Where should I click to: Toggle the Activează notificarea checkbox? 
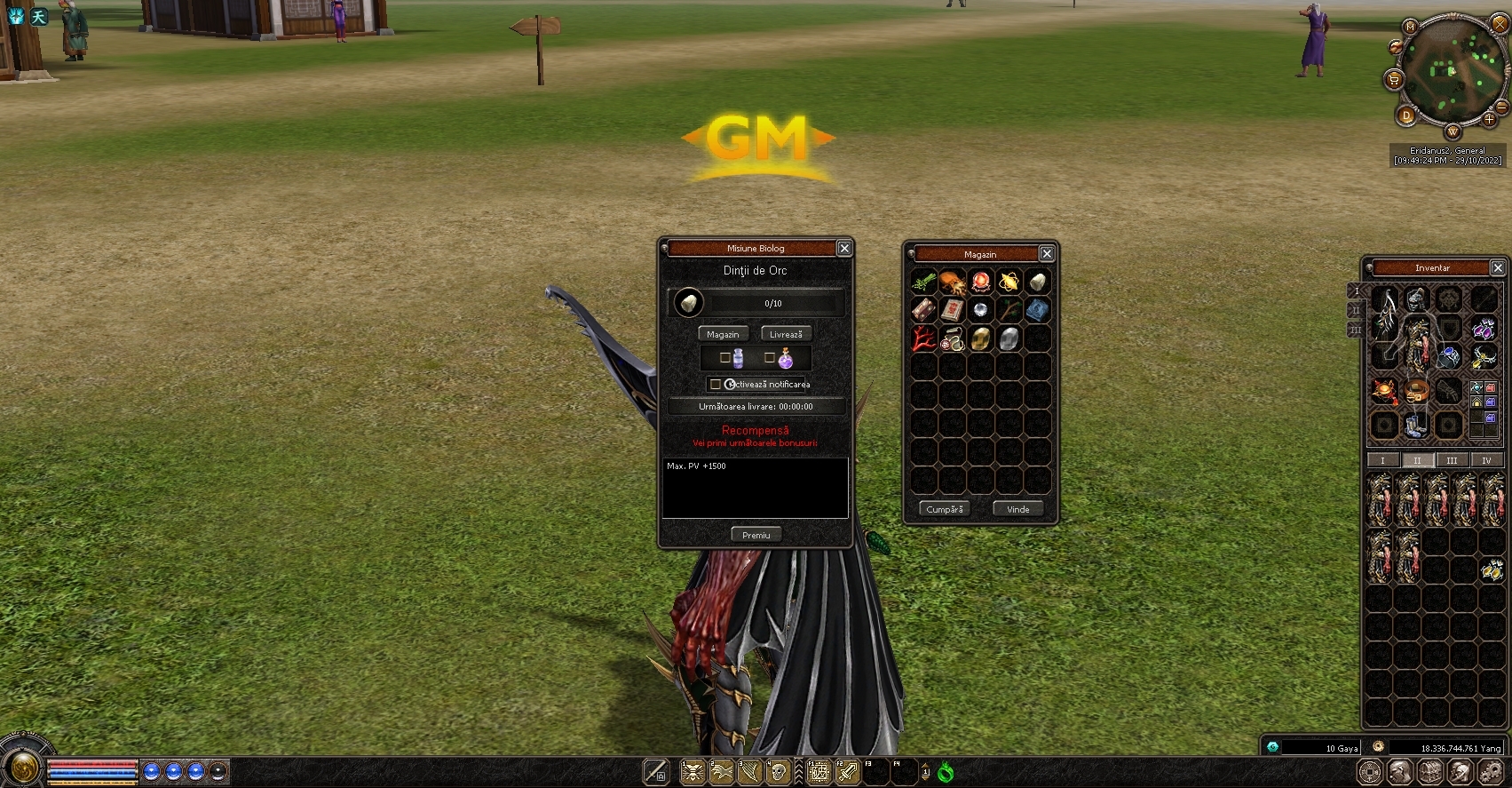point(716,385)
